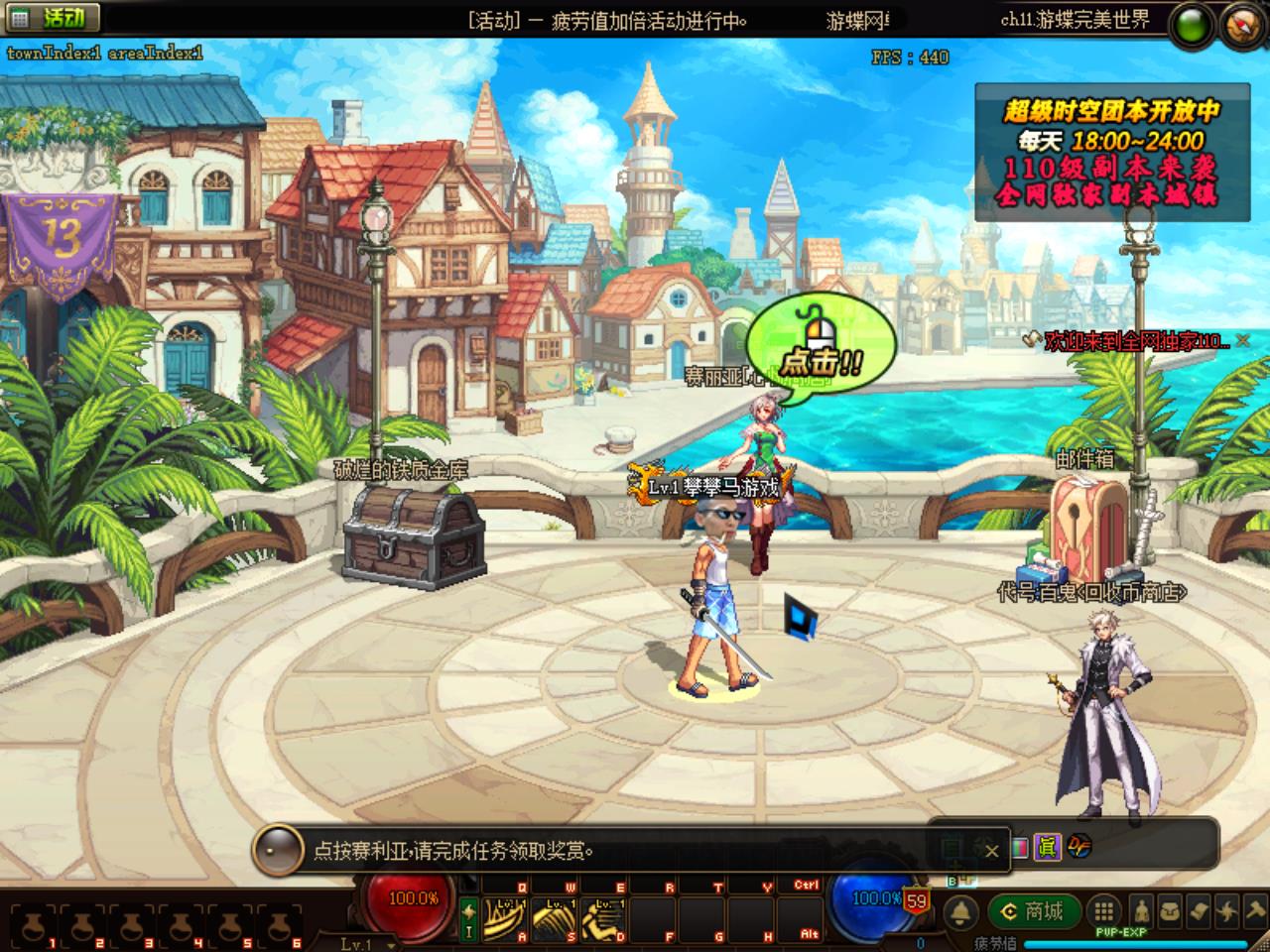This screenshot has height=952, width=1270.
Task: Dismiss the red welcome announcement
Action: click(x=1243, y=341)
